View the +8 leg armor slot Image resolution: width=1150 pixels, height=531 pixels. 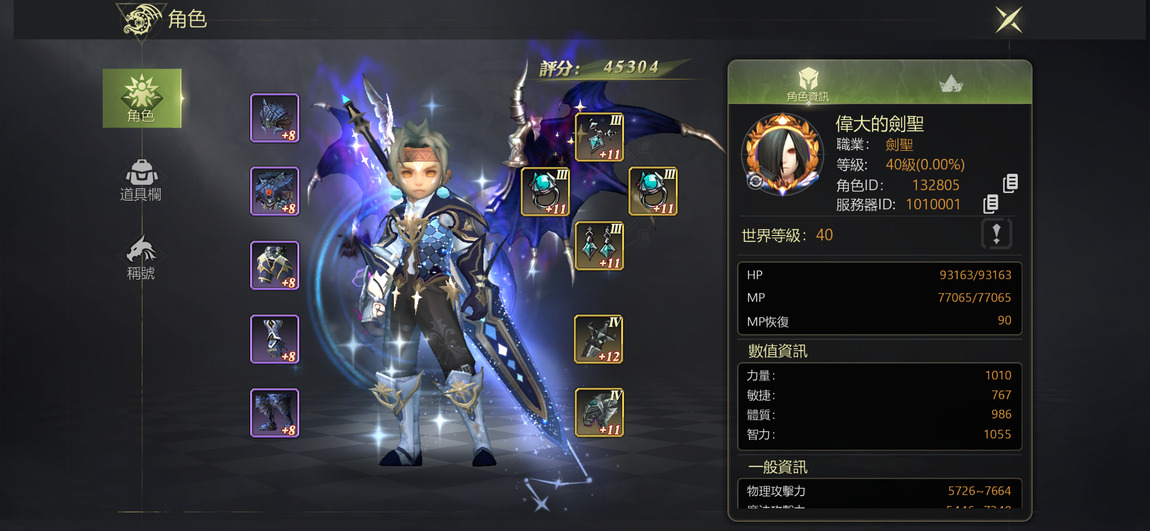click(x=274, y=339)
